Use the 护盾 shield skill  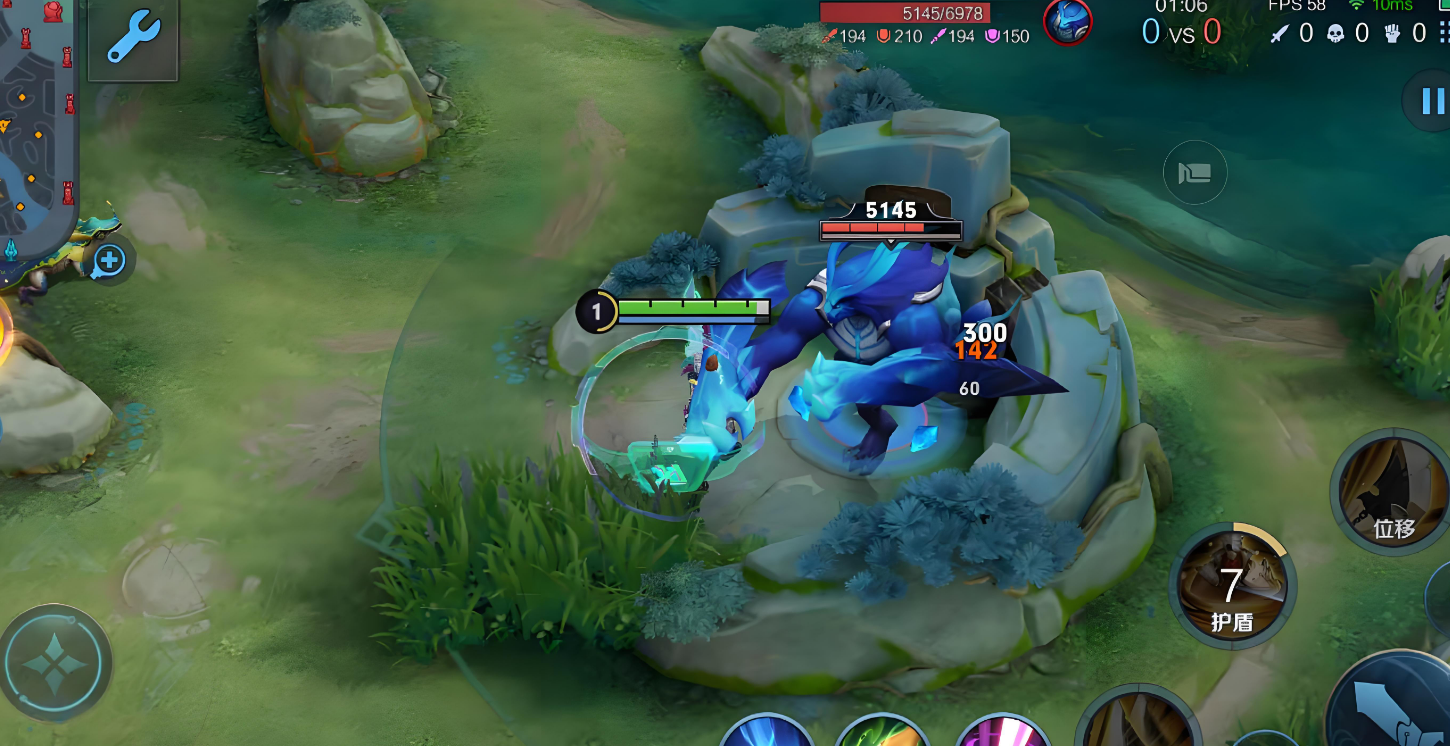(1233, 586)
